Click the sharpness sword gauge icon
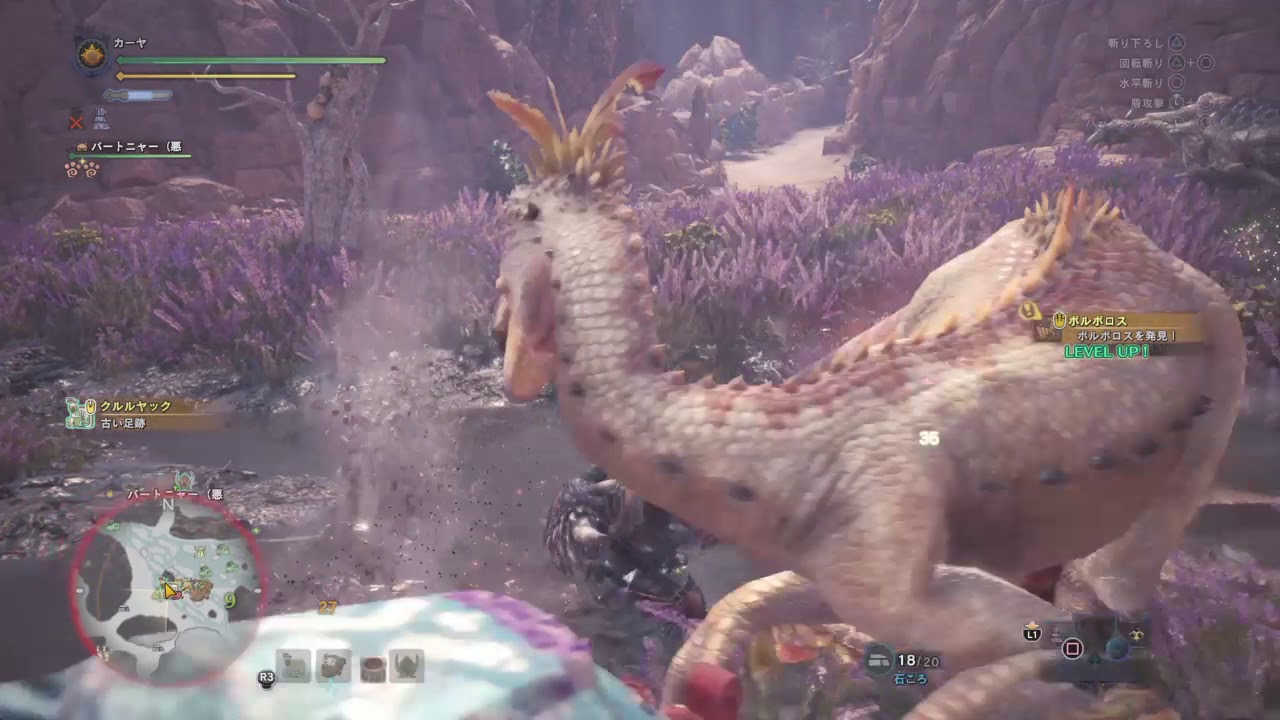Image resolution: width=1280 pixels, height=720 pixels. [139, 94]
